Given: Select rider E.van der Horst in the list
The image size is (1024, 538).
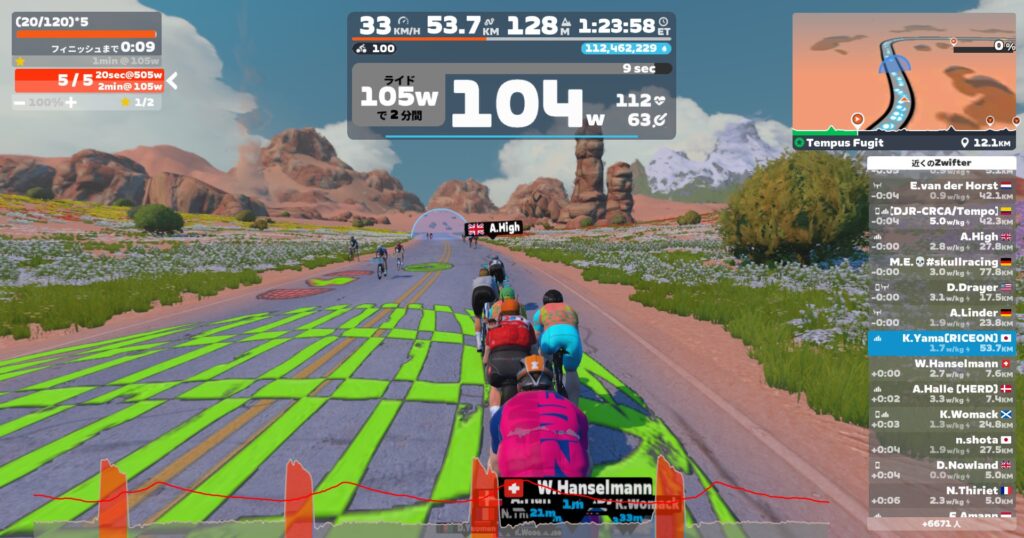Looking at the screenshot, I should point(941,191).
